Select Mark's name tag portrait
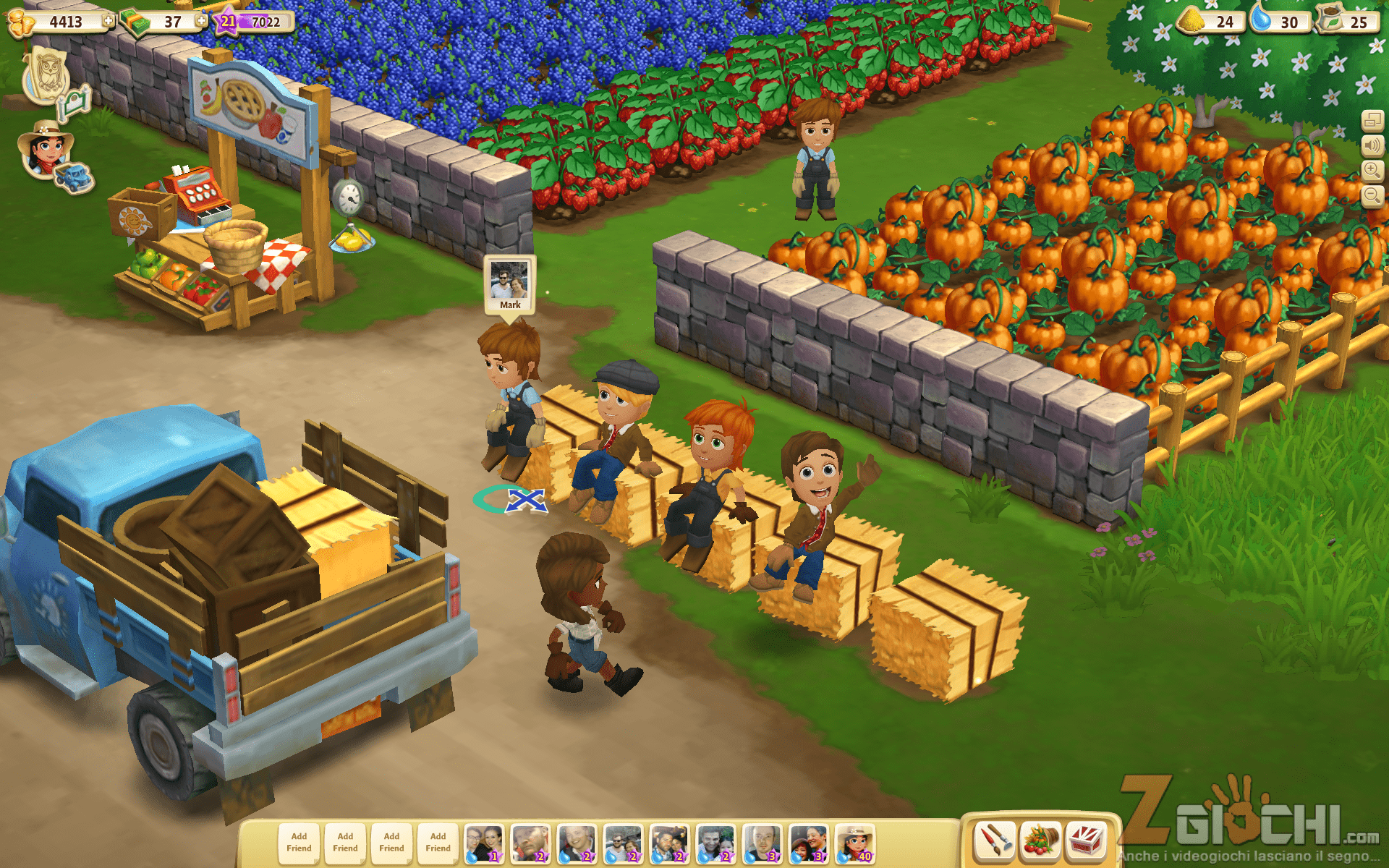Viewport: 1389px width, 868px height. [510, 284]
